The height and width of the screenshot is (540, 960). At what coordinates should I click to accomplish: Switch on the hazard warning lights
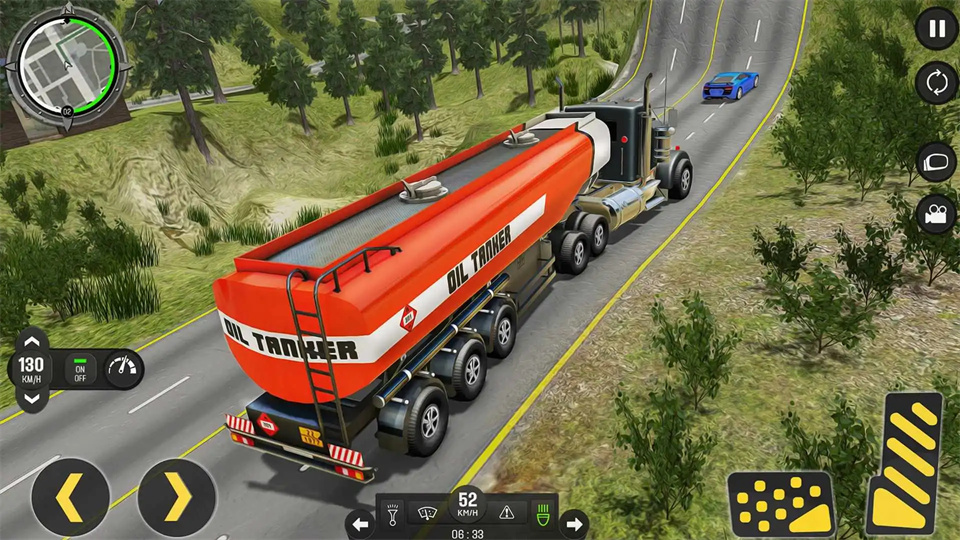click(507, 512)
